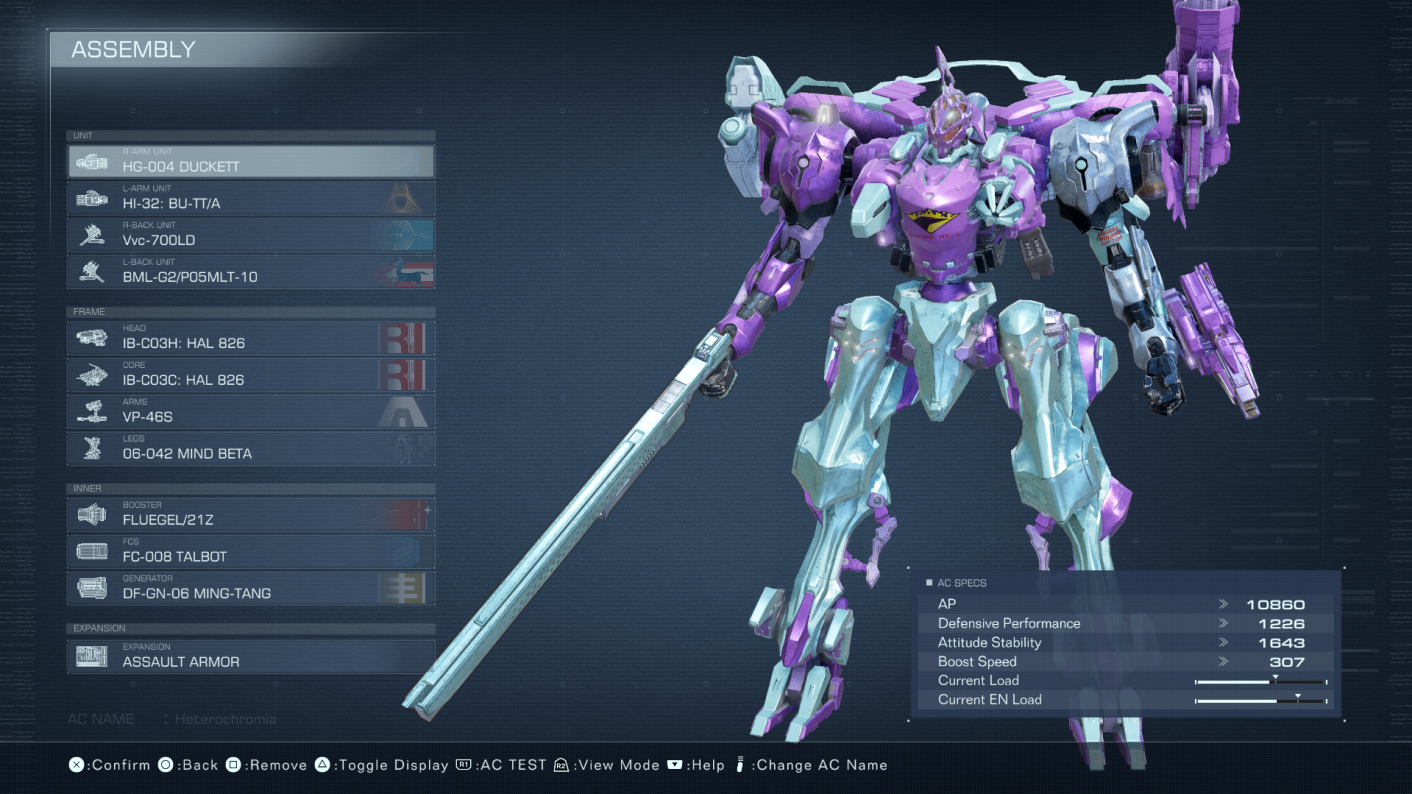Select the Legs part 06-042 MIND BETA
Viewport: 1412px width, 794px height.
click(250, 449)
